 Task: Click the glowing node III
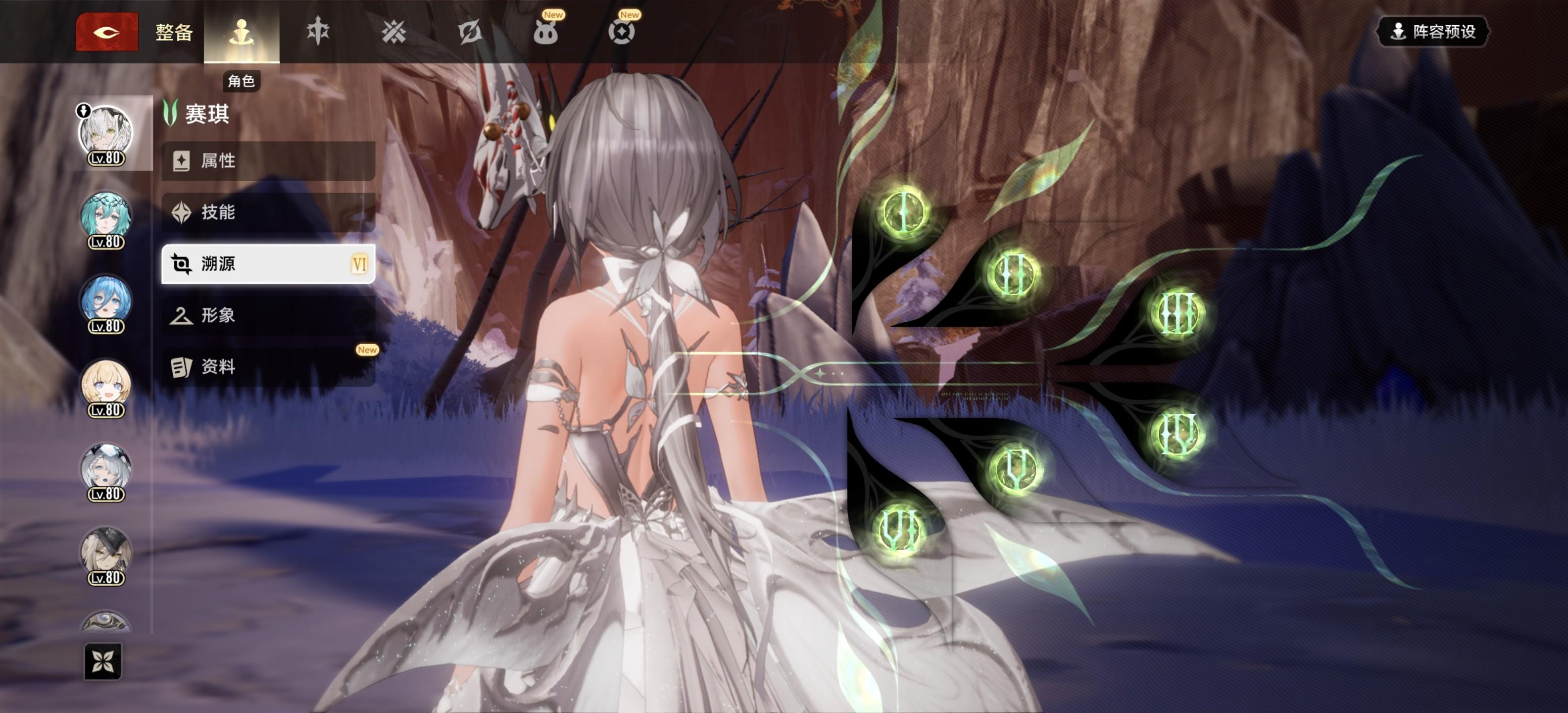tap(1176, 313)
